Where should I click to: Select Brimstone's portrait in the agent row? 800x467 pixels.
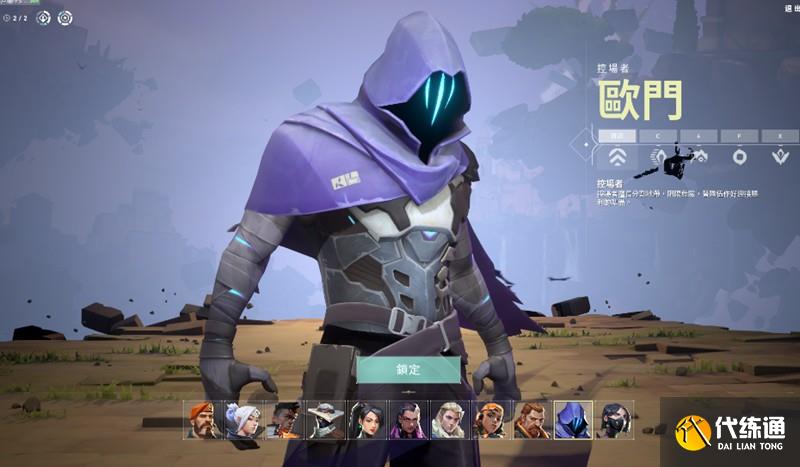pos(202,420)
